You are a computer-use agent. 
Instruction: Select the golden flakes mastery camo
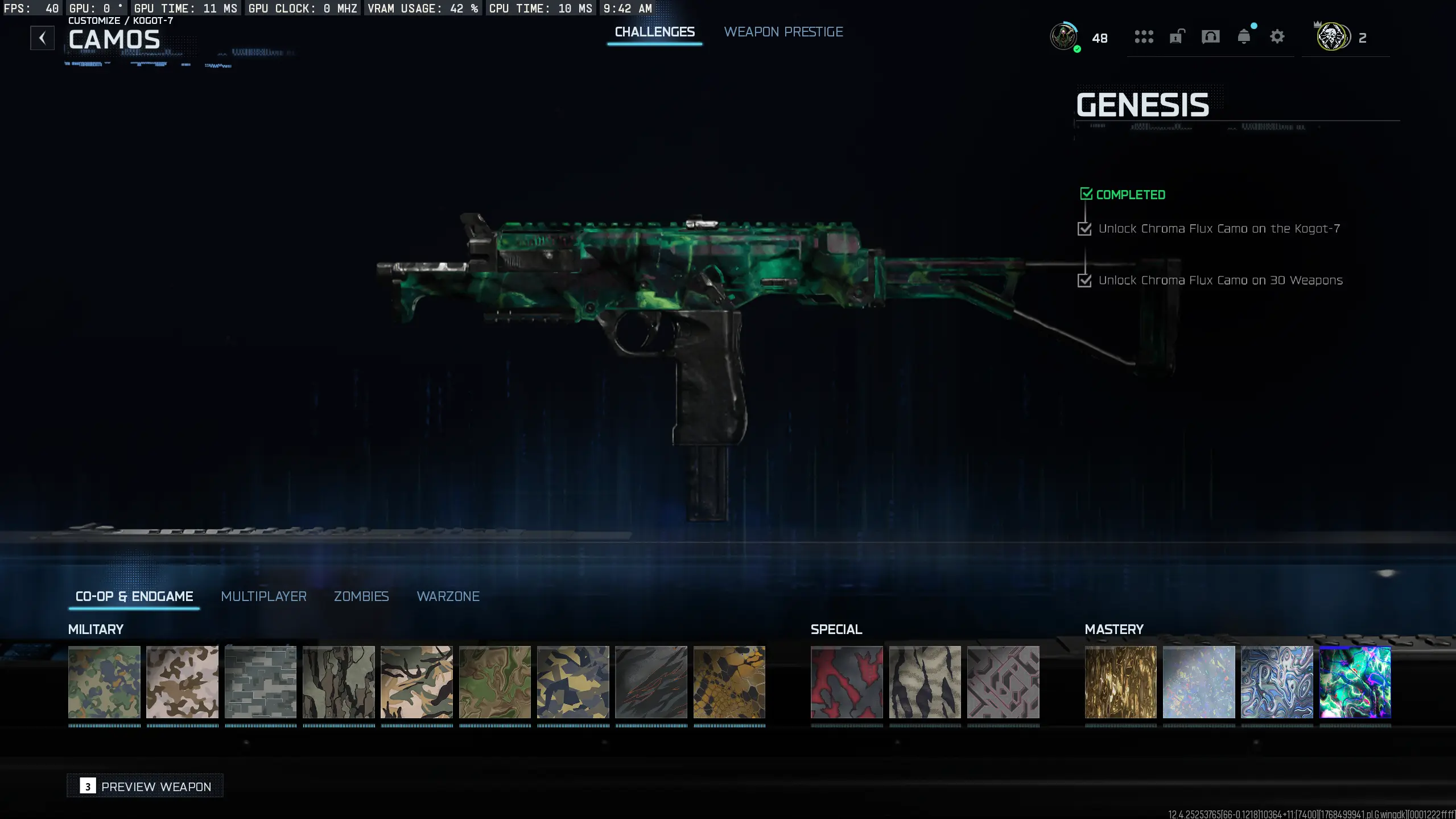pos(1120,682)
